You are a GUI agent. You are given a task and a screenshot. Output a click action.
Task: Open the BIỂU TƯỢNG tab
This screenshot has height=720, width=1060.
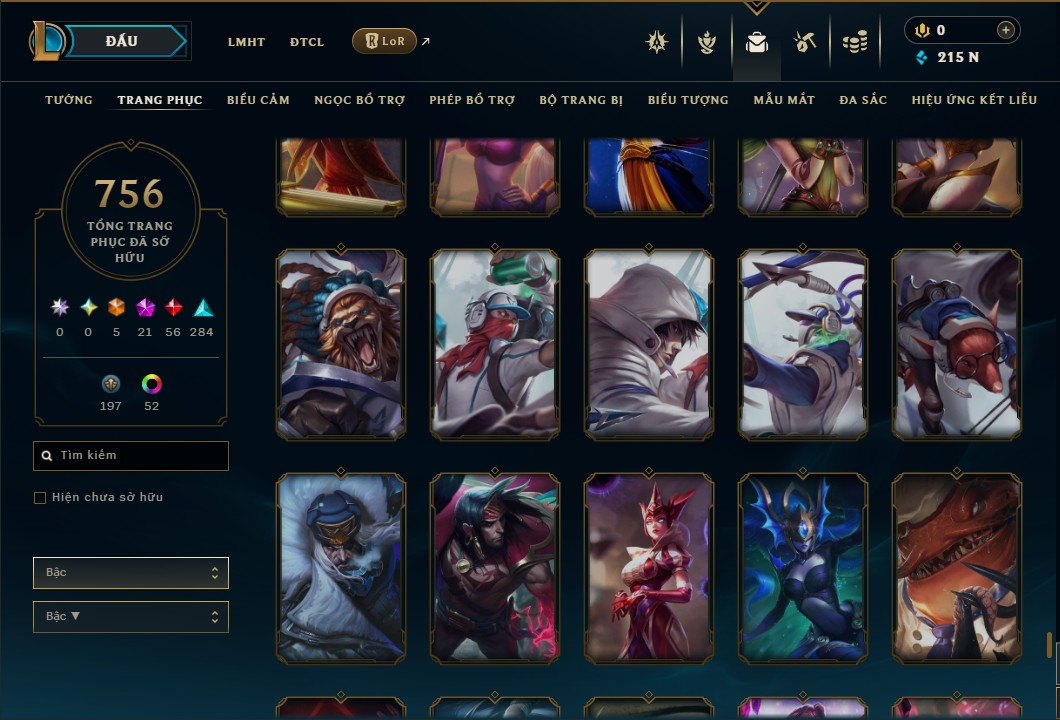[x=688, y=100]
